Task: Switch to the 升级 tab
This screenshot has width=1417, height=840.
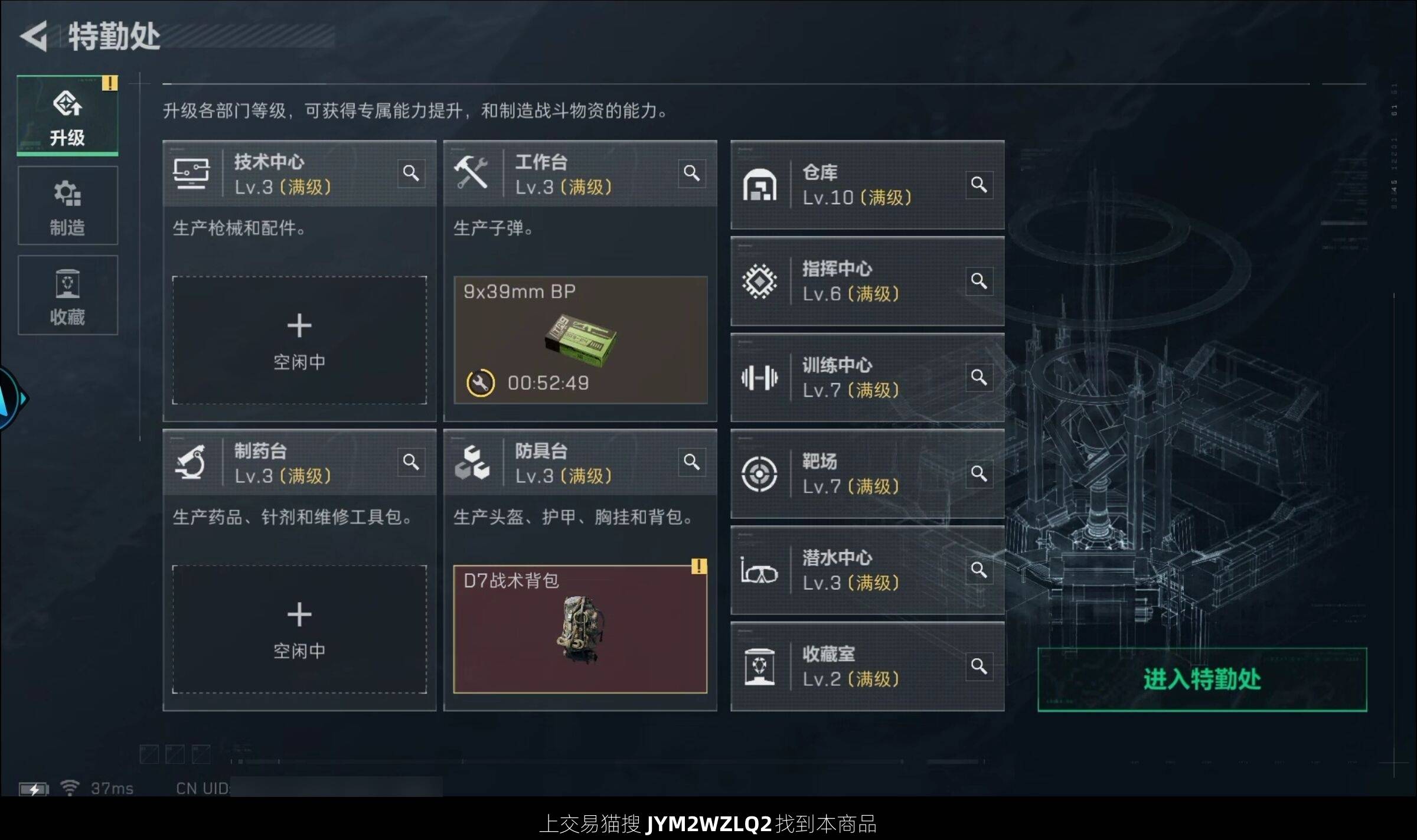Action: (x=67, y=116)
